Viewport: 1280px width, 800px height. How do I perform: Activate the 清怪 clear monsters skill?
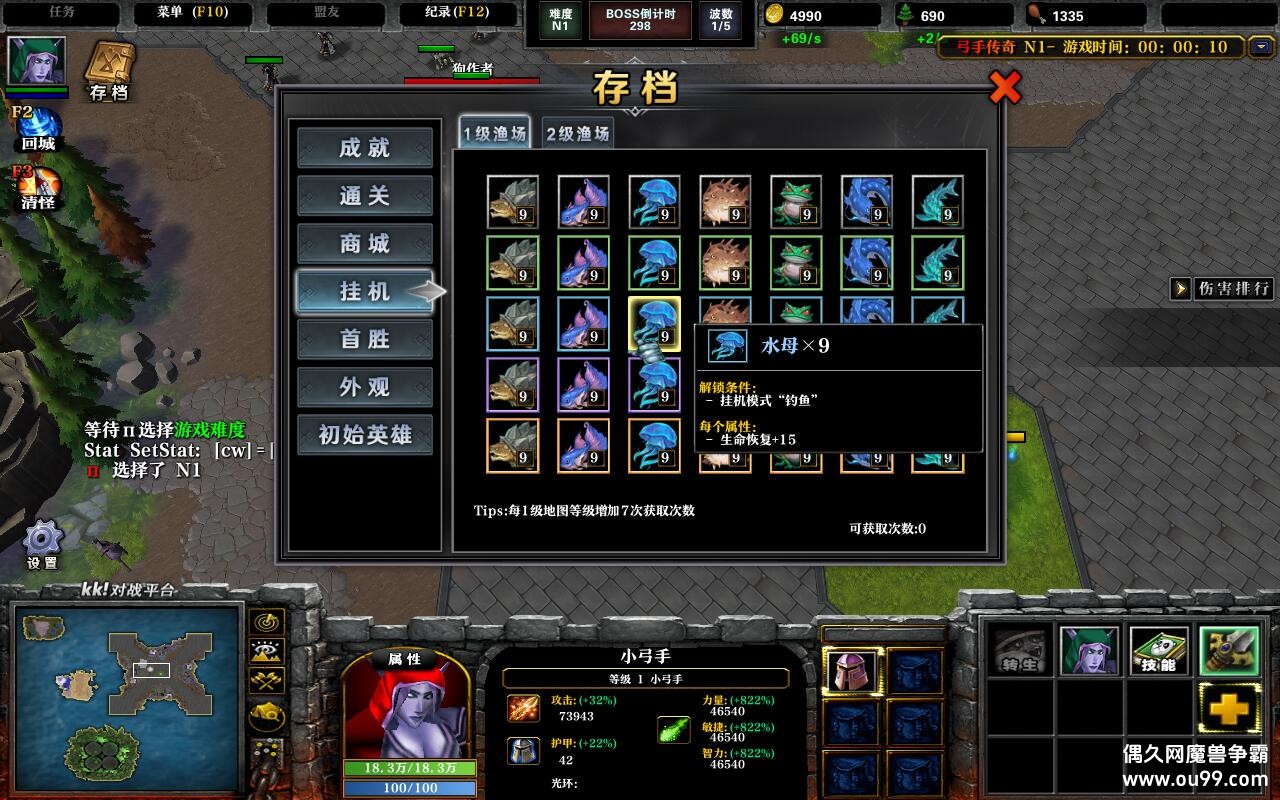tap(38, 186)
